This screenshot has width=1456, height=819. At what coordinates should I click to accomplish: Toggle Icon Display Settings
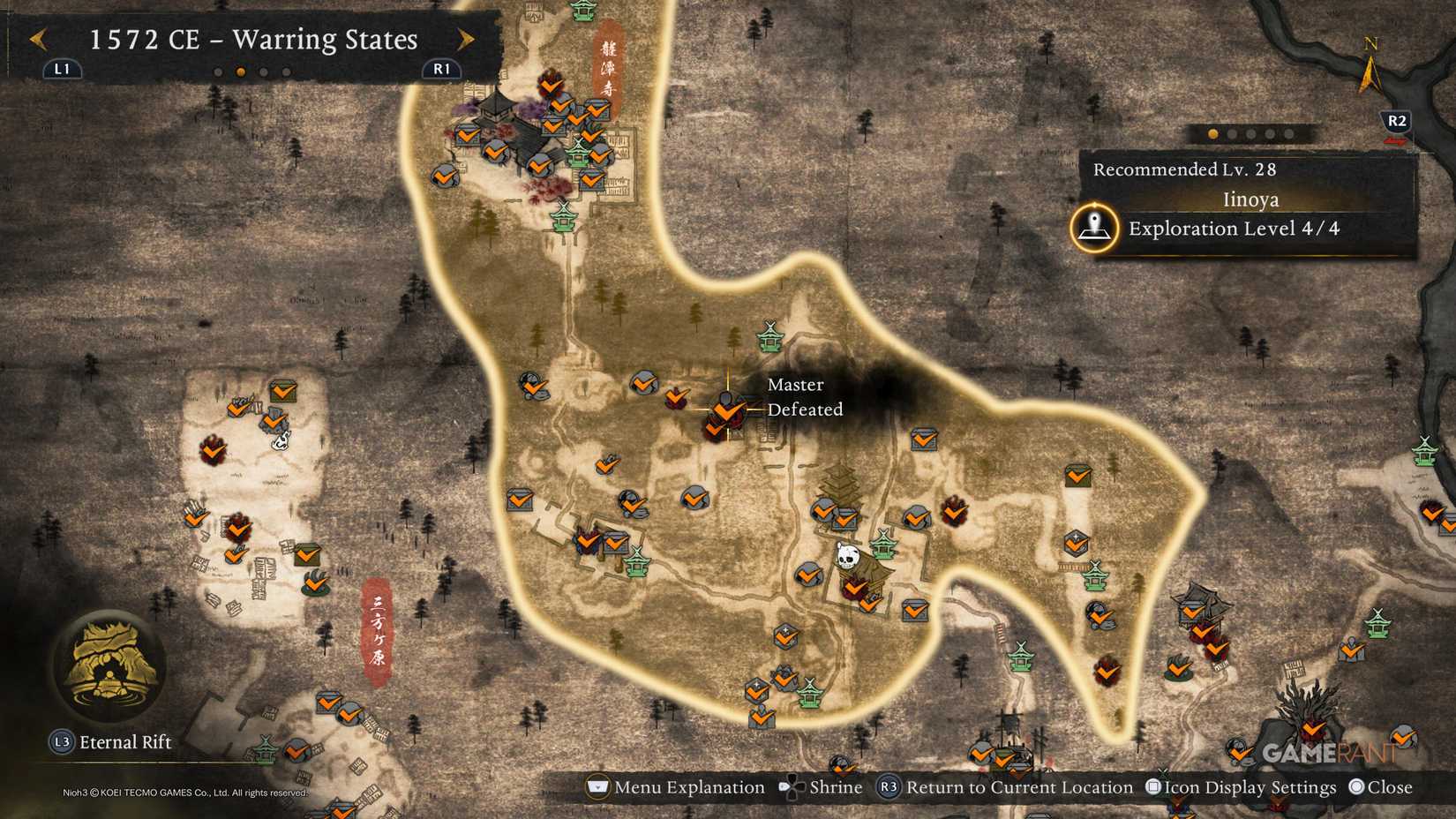point(1152,786)
